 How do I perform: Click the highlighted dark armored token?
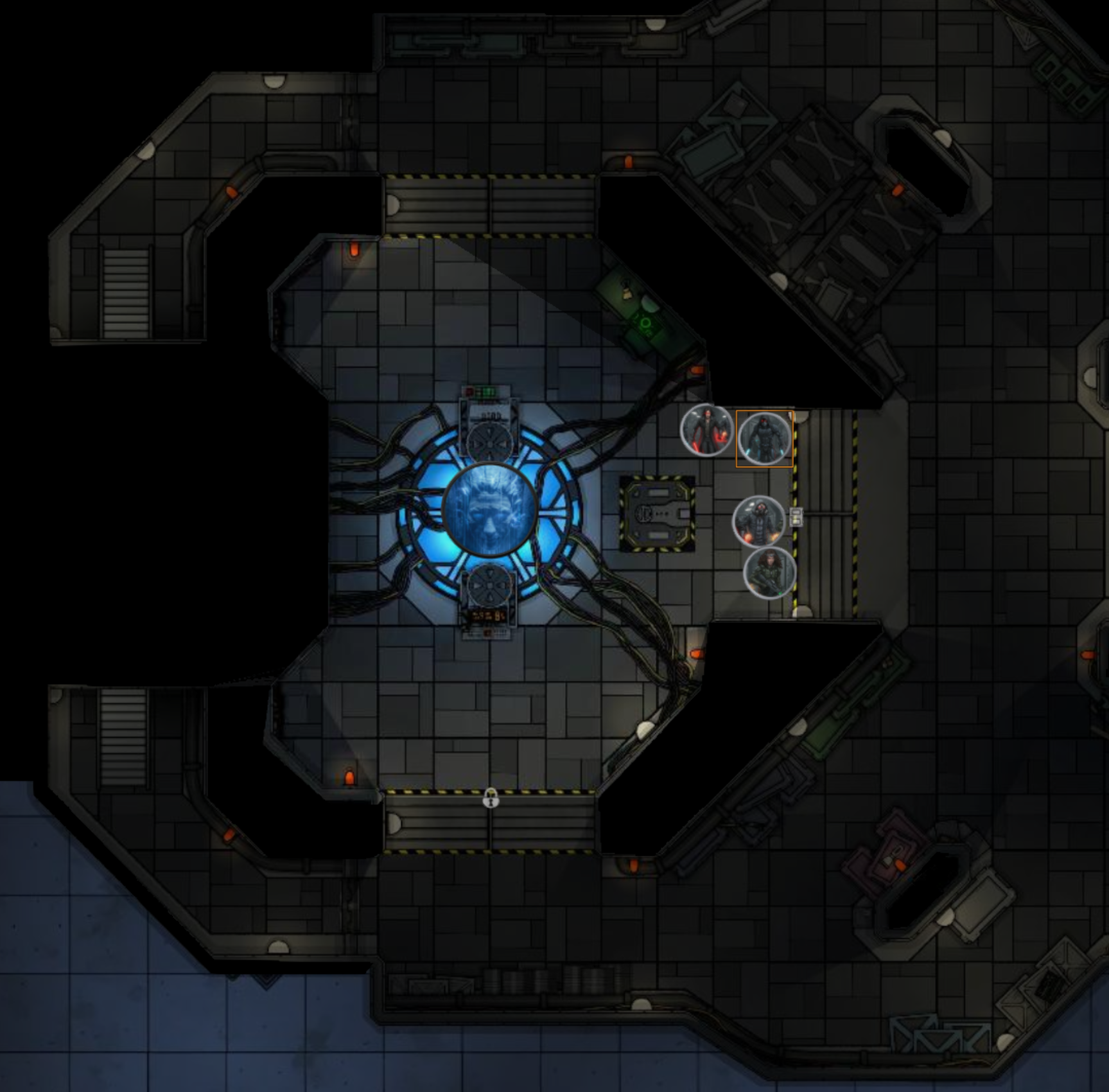coord(764,438)
